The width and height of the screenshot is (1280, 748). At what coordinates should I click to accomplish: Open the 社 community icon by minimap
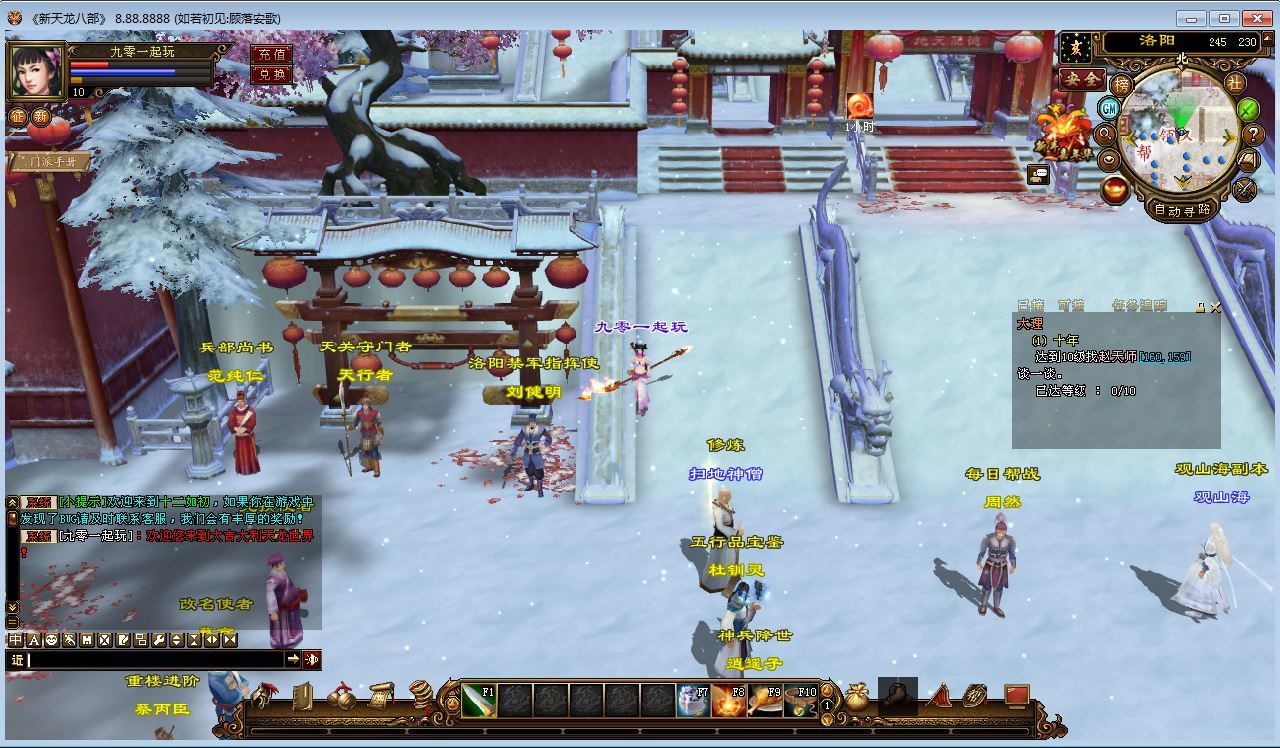[1235, 84]
